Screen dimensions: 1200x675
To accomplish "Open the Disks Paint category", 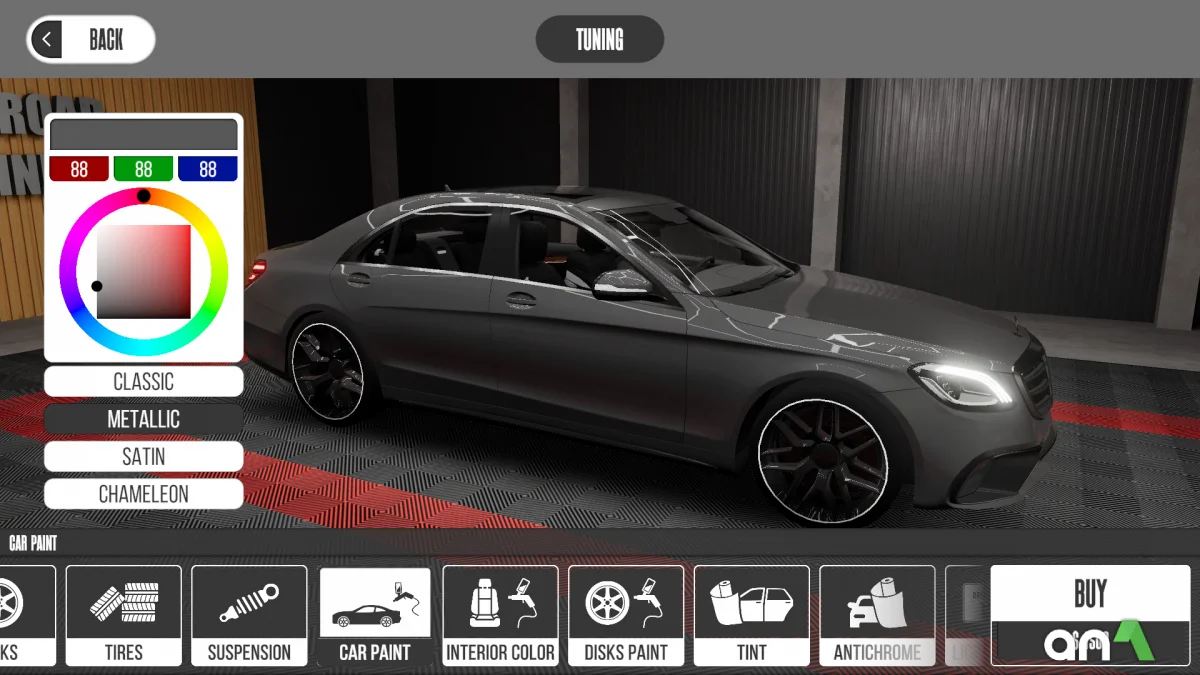I will click(x=626, y=616).
